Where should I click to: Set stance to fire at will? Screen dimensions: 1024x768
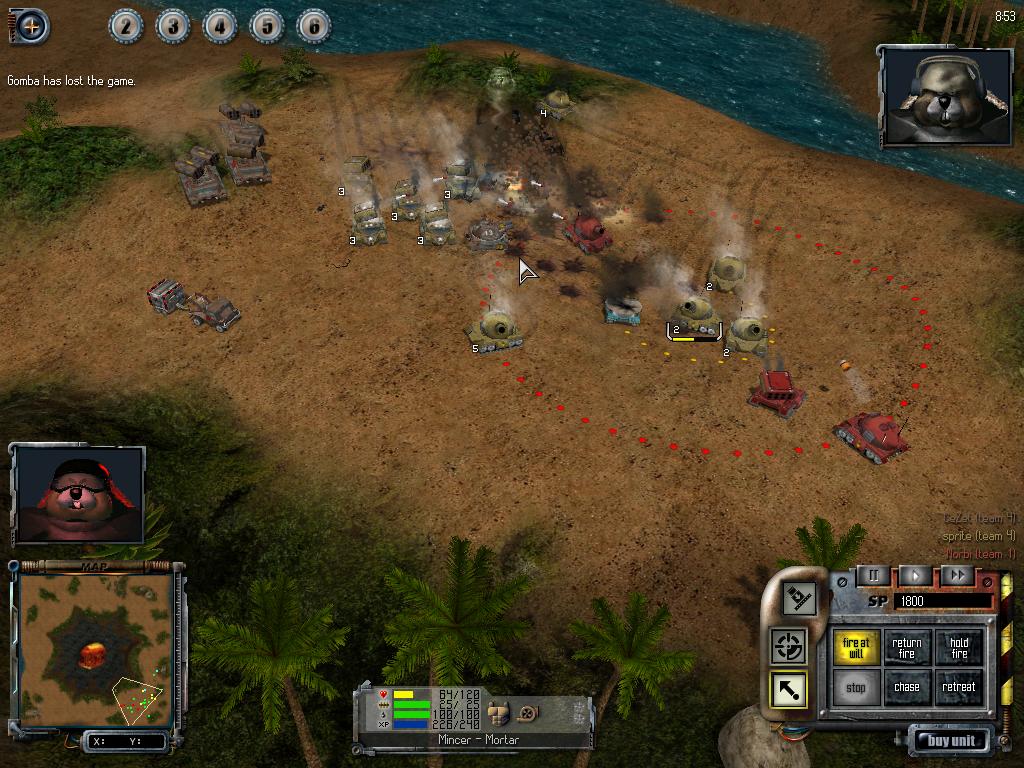click(x=856, y=648)
